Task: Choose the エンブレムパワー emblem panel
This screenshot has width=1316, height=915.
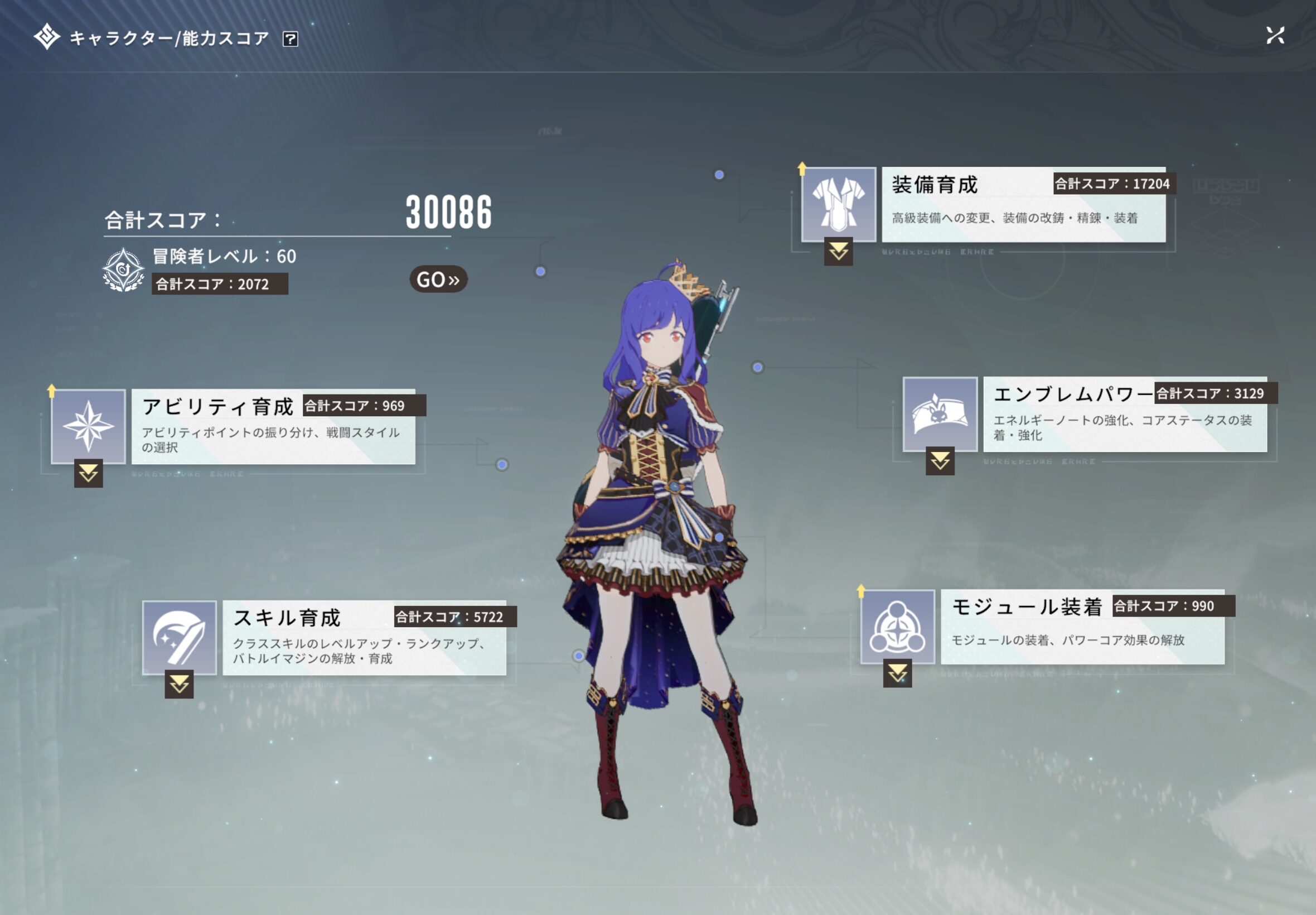Action: (x=1124, y=415)
